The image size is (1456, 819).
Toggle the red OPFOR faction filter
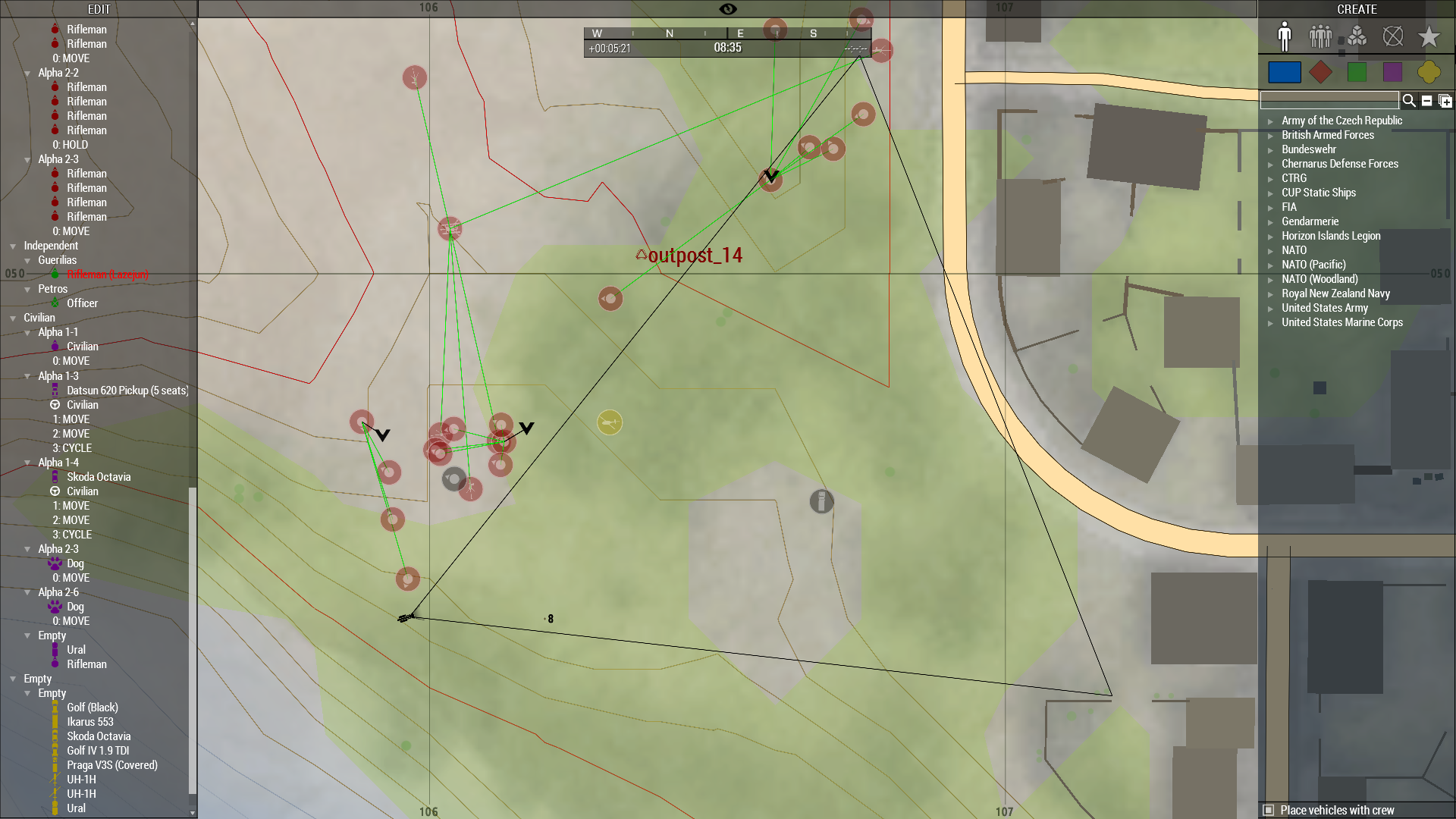pyautogui.click(x=1320, y=72)
